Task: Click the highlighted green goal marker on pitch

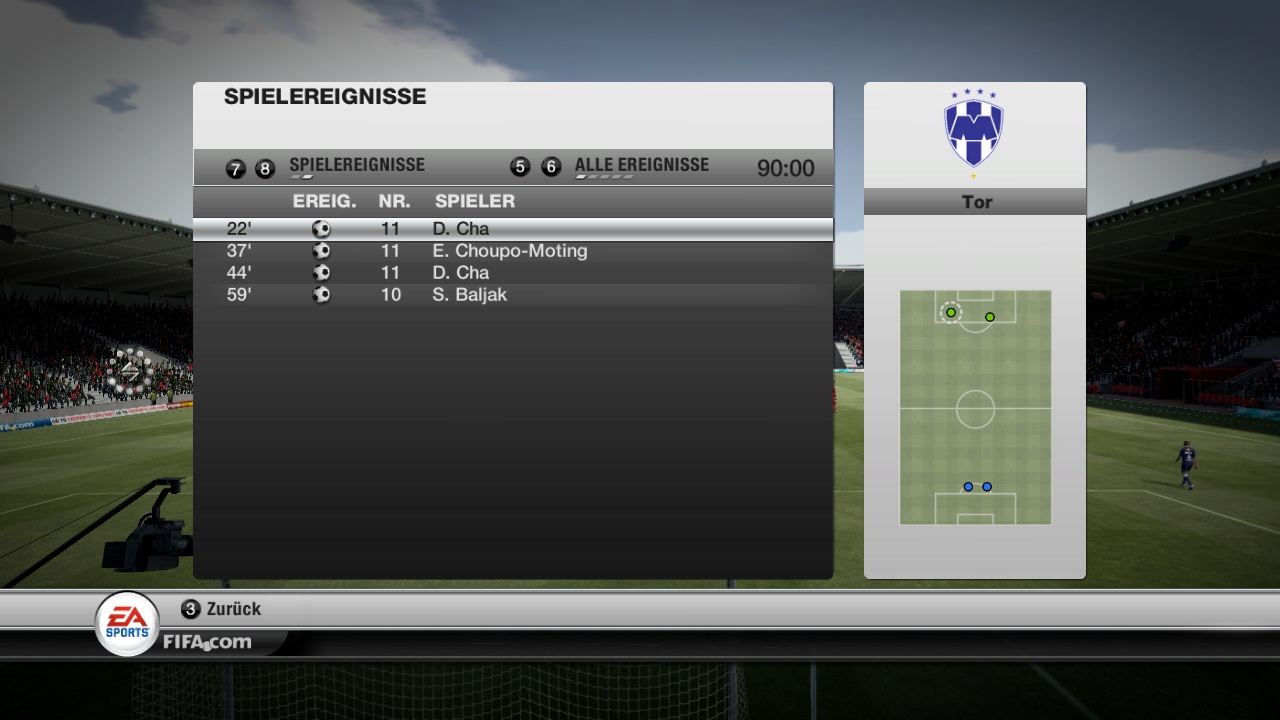Action: (x=951, y=313)
